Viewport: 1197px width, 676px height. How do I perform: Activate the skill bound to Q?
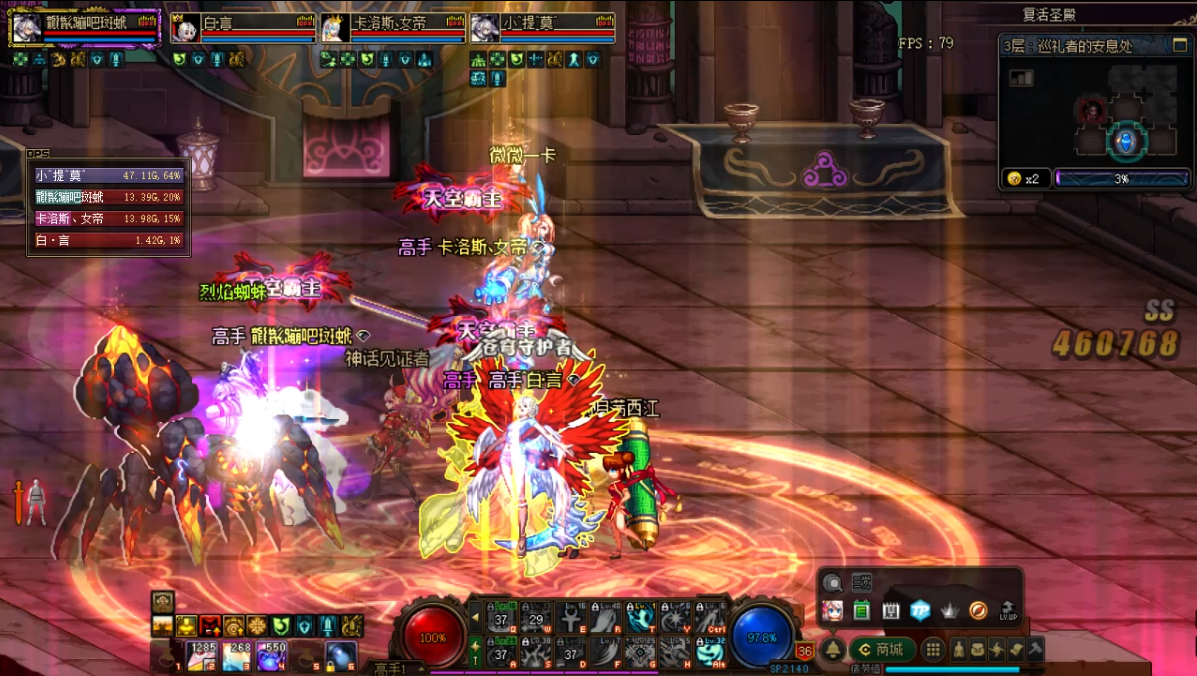pyautogui.click(x=501, y=618)
